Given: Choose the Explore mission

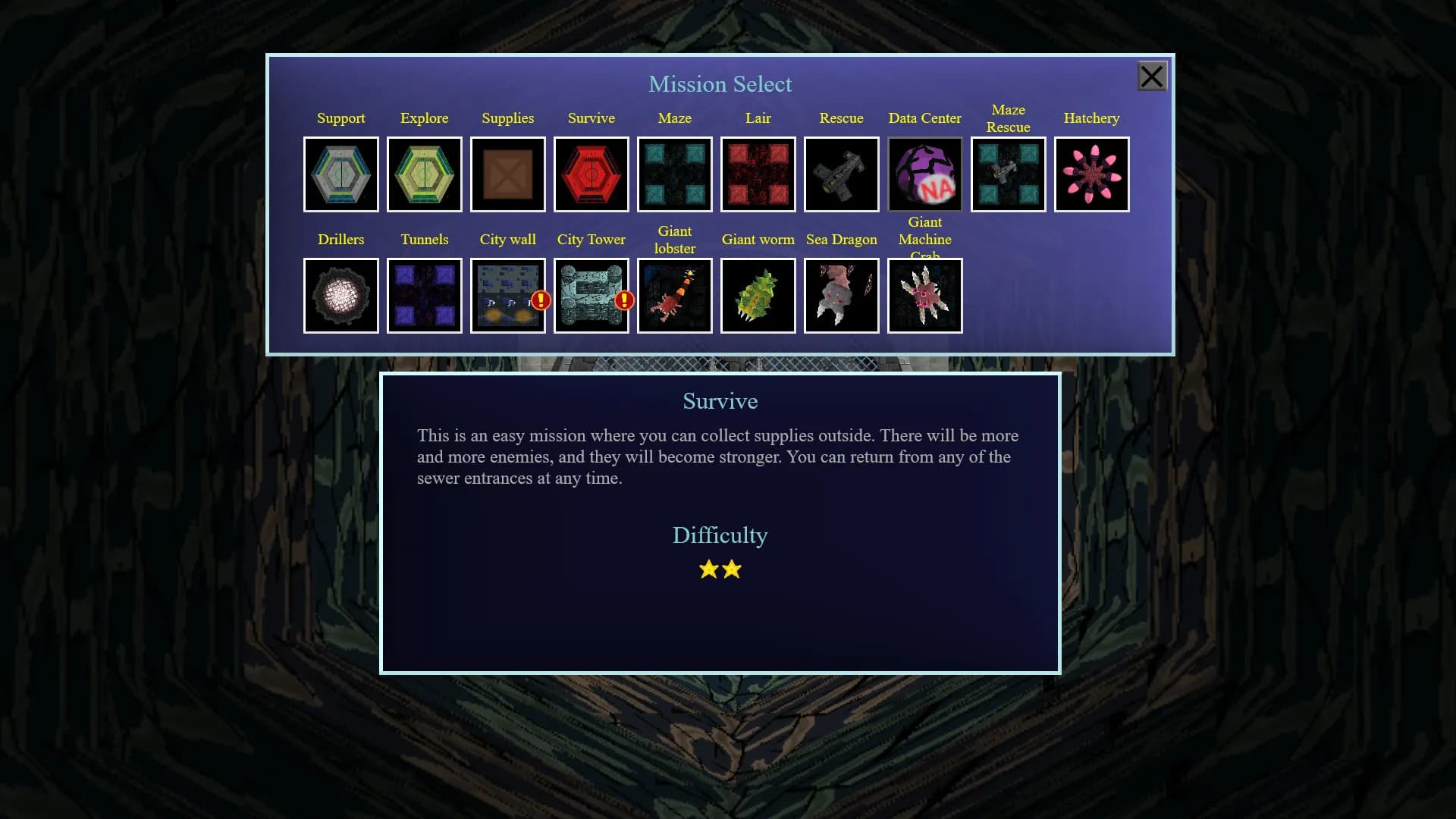Looking at the screenshot, I should pyautogui.click(x=425, y=174).
